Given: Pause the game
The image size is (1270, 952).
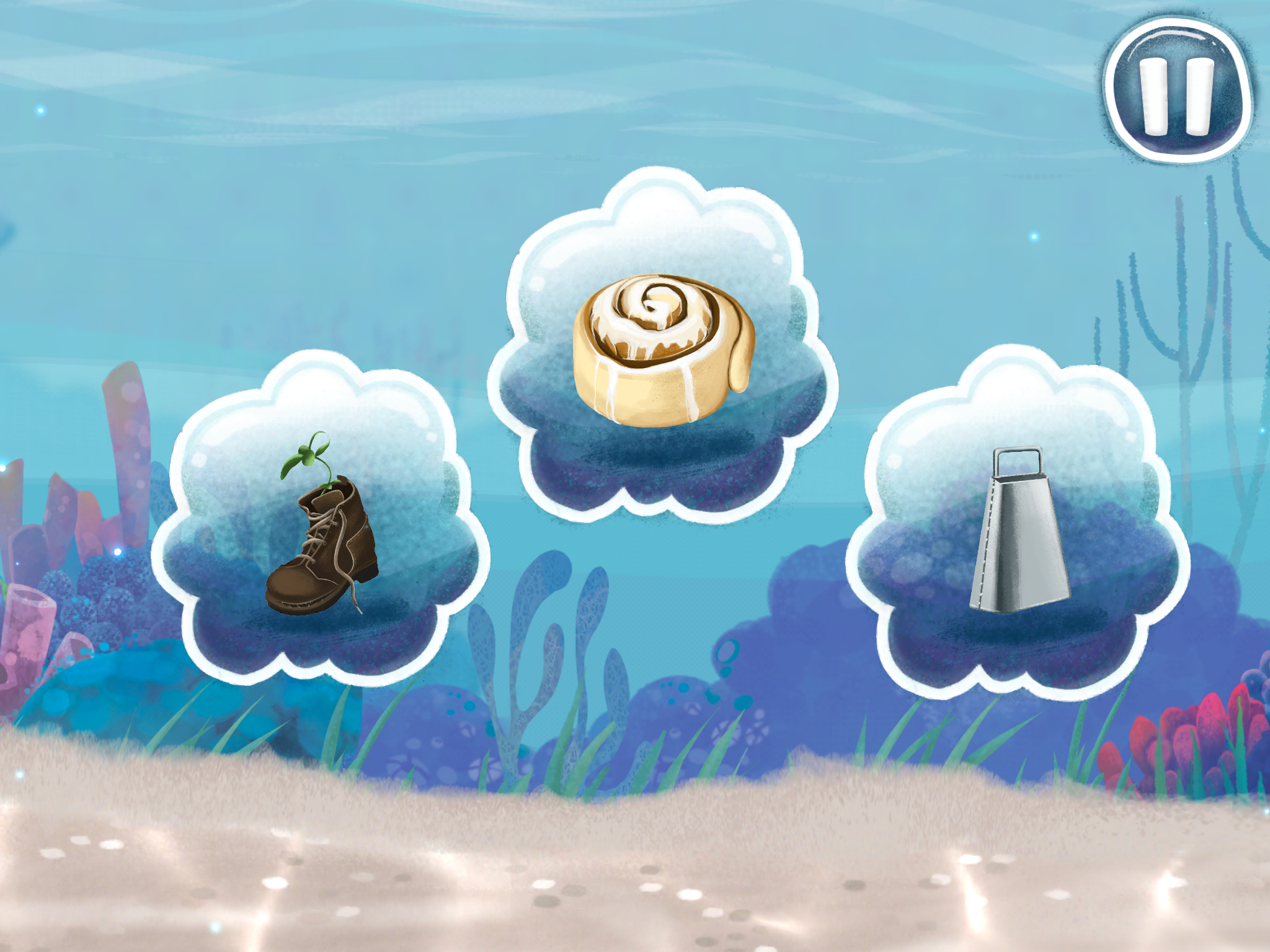Looking at the screenshot, I should [1176, 91].
